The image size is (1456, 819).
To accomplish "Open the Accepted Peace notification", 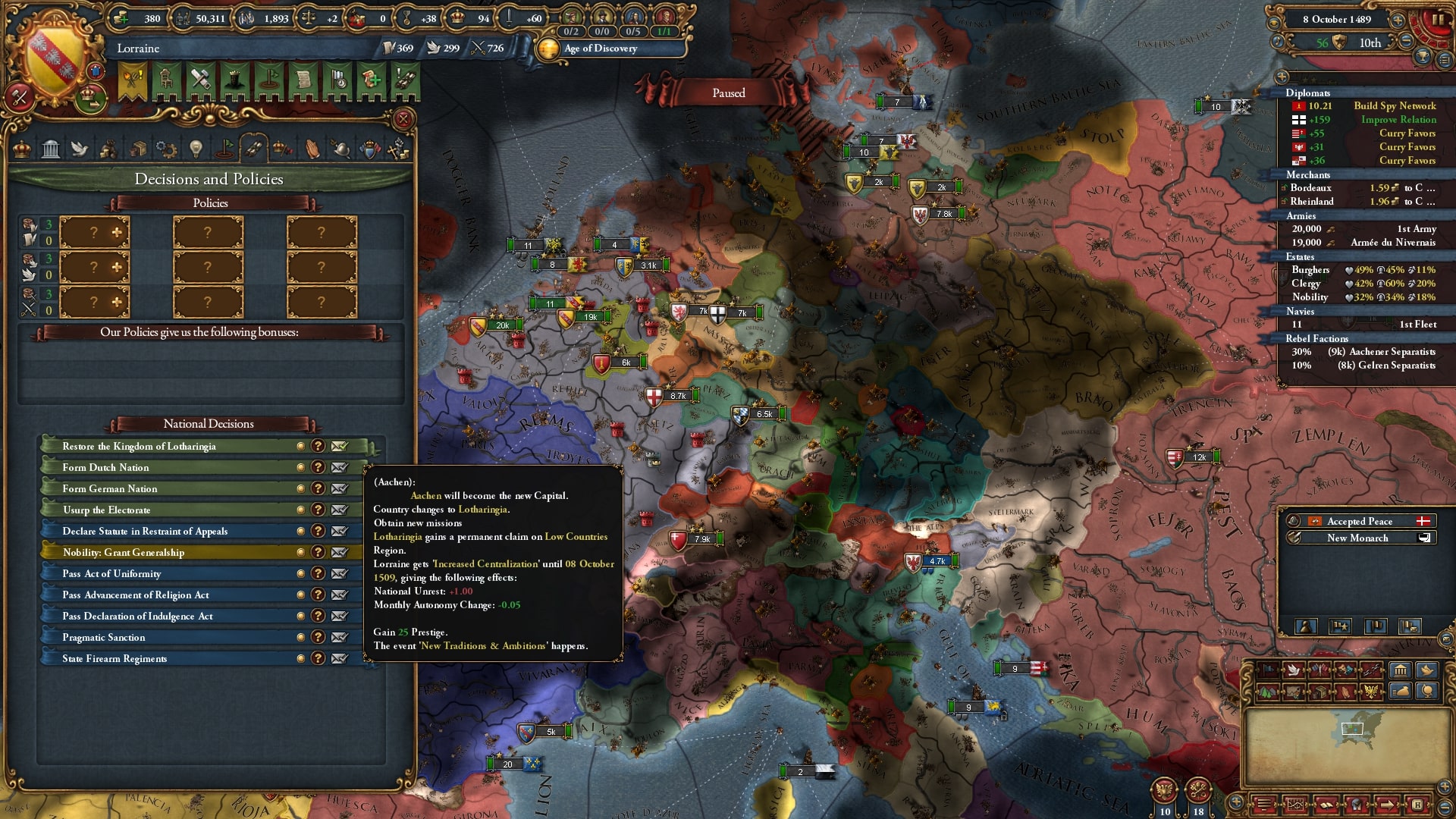I will (1359, 521).
